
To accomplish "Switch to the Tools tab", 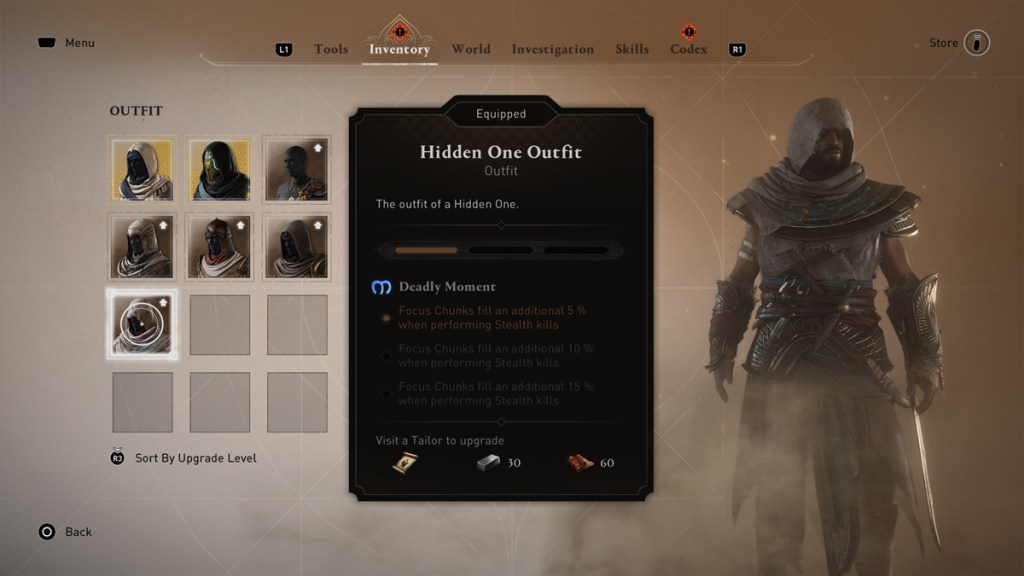I will coord(331,49).
